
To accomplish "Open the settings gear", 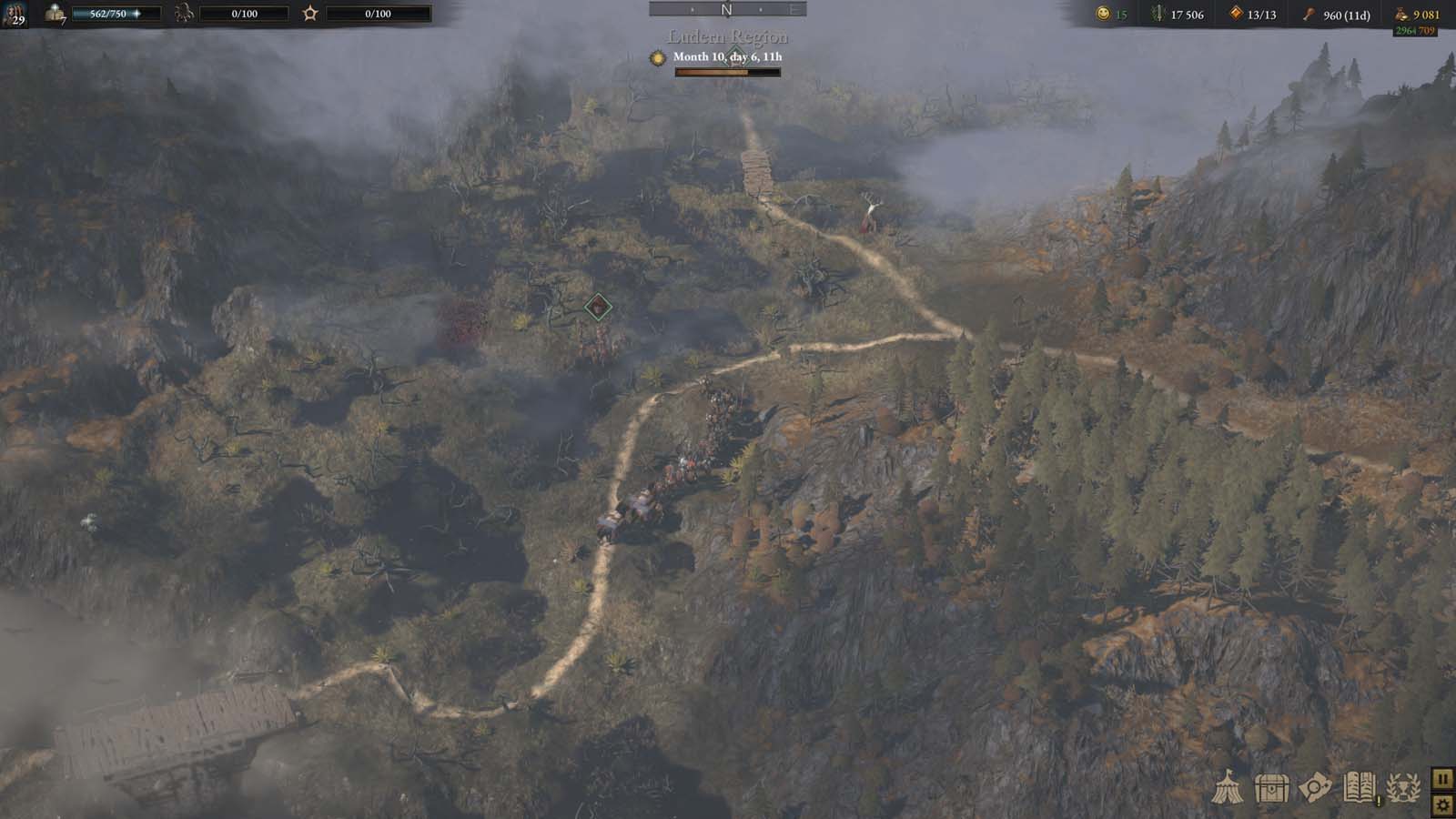I will tap(1444, 803).
